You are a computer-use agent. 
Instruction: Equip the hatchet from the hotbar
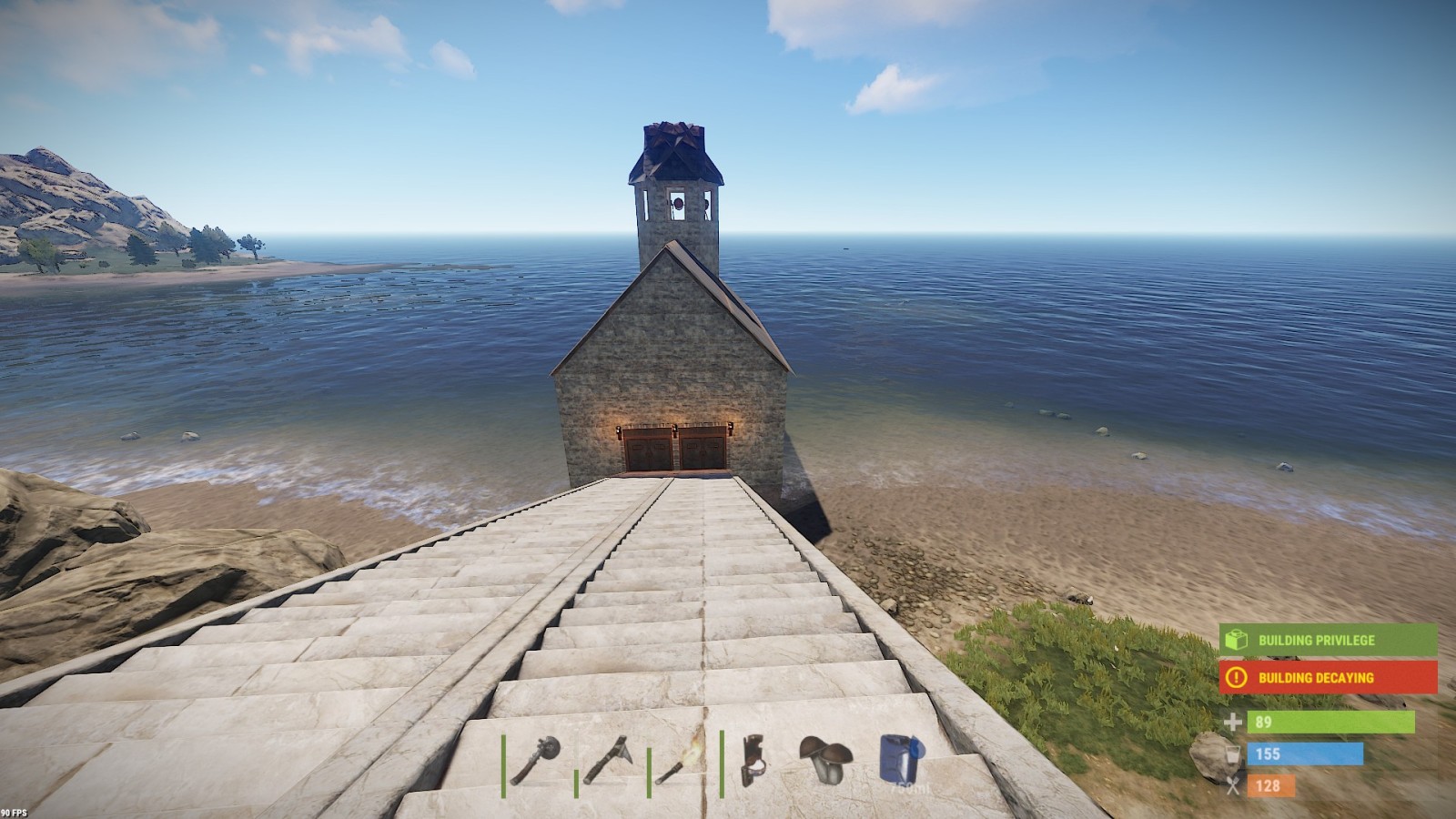(607, 760)
